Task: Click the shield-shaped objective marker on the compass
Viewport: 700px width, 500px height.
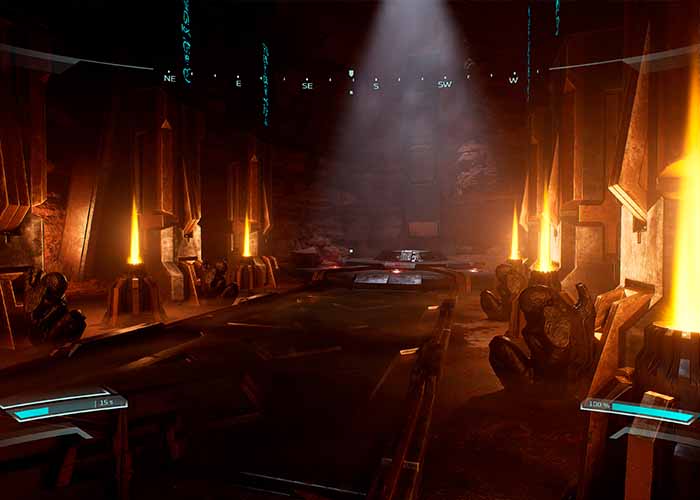Action: pyautogui.click(x=351, y=74)
